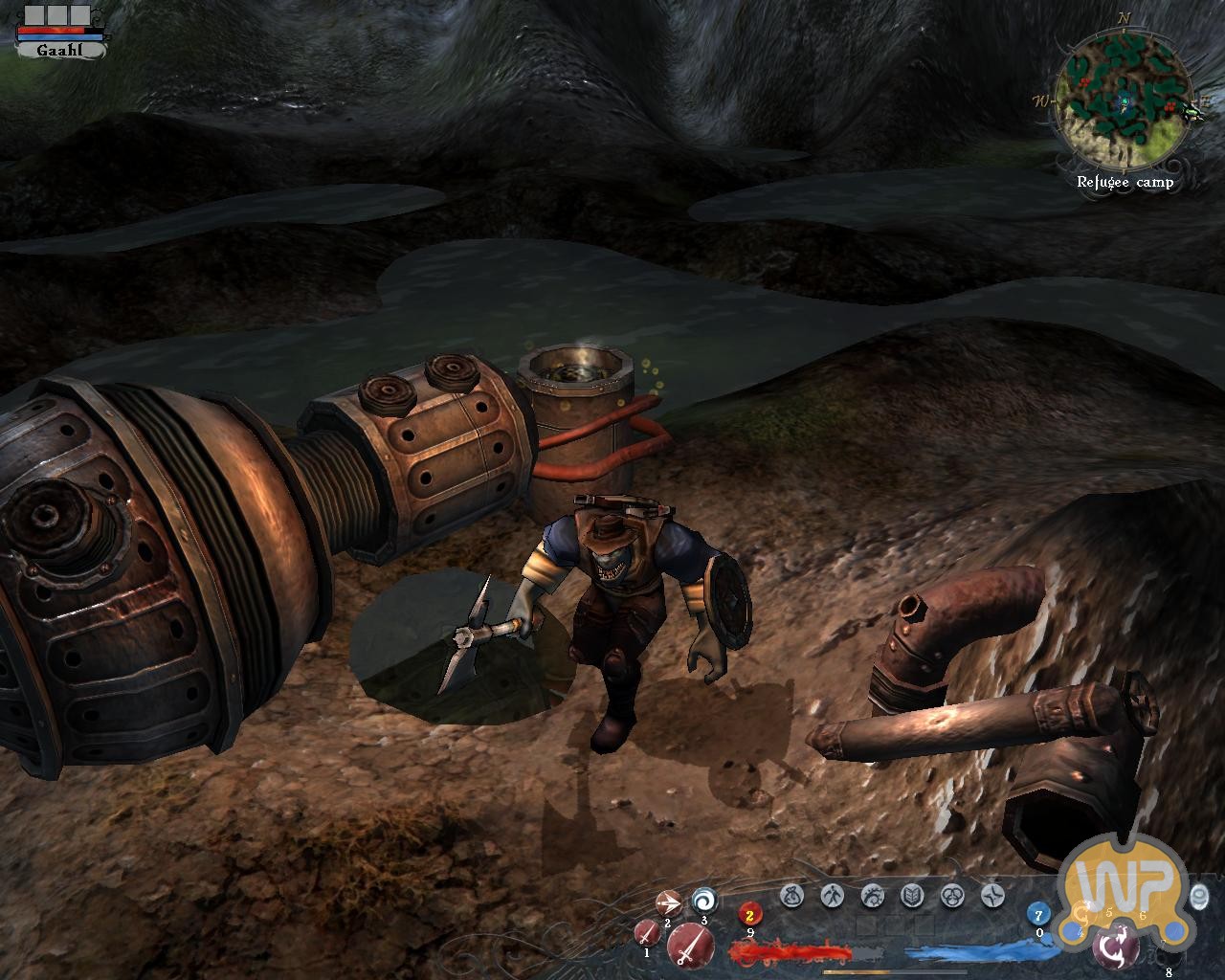The image size is (1225, 980).
Task: Use the arrow skill in slot 2
Action: 668,902
